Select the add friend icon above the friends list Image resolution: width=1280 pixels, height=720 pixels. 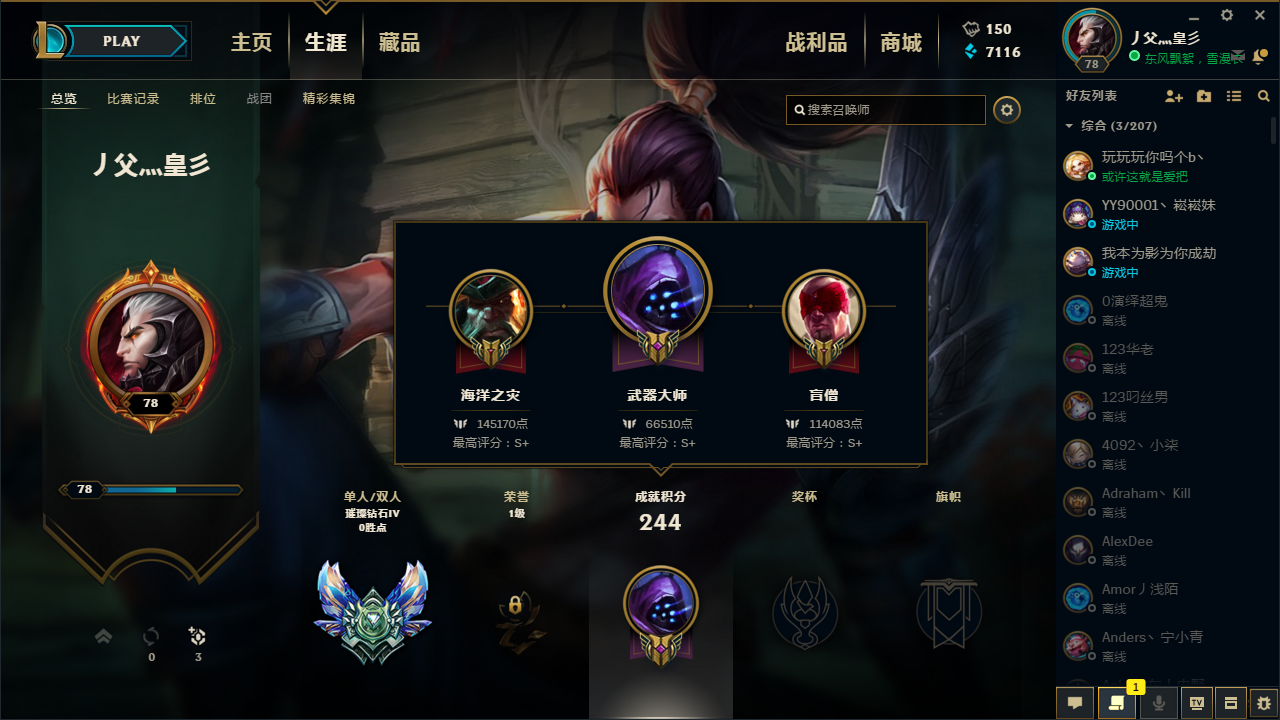(x=1173, y=96)
